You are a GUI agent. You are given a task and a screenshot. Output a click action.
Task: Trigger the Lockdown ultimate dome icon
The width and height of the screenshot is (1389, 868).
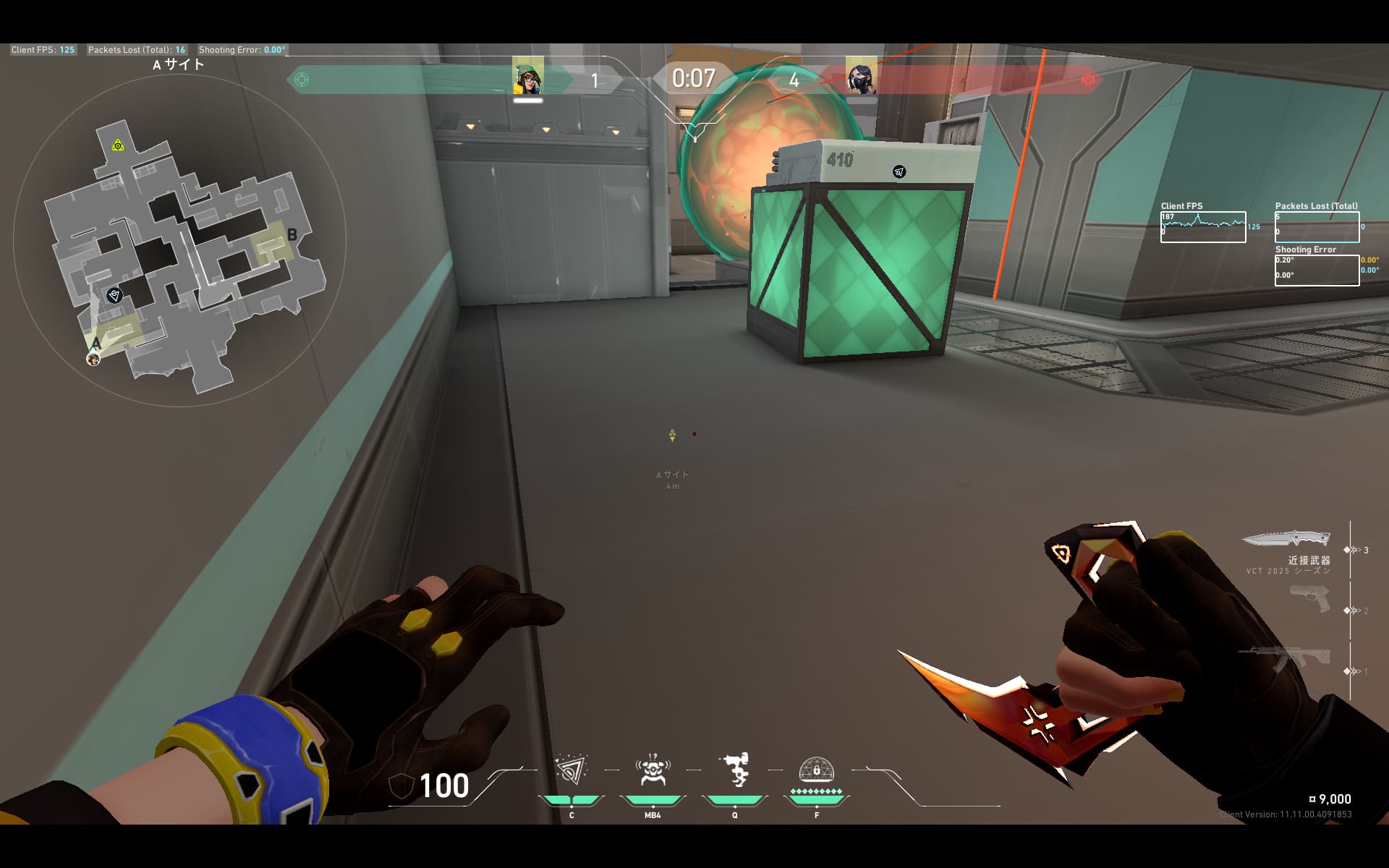[816, 770]
